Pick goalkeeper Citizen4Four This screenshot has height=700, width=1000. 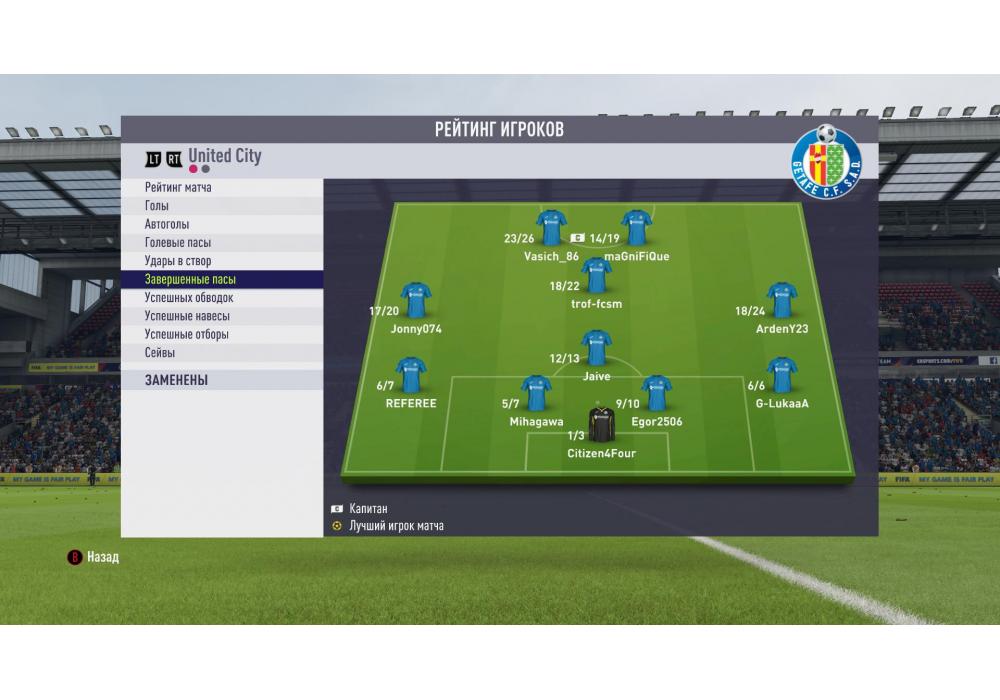tap(601, 425)
